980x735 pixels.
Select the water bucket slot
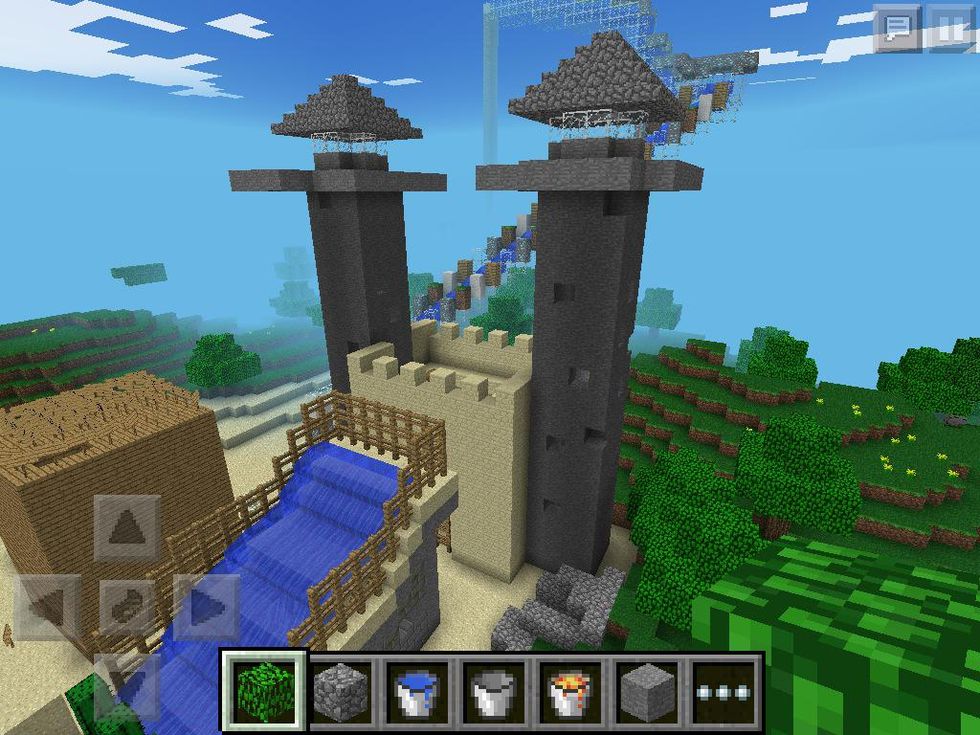click(415, 689)
